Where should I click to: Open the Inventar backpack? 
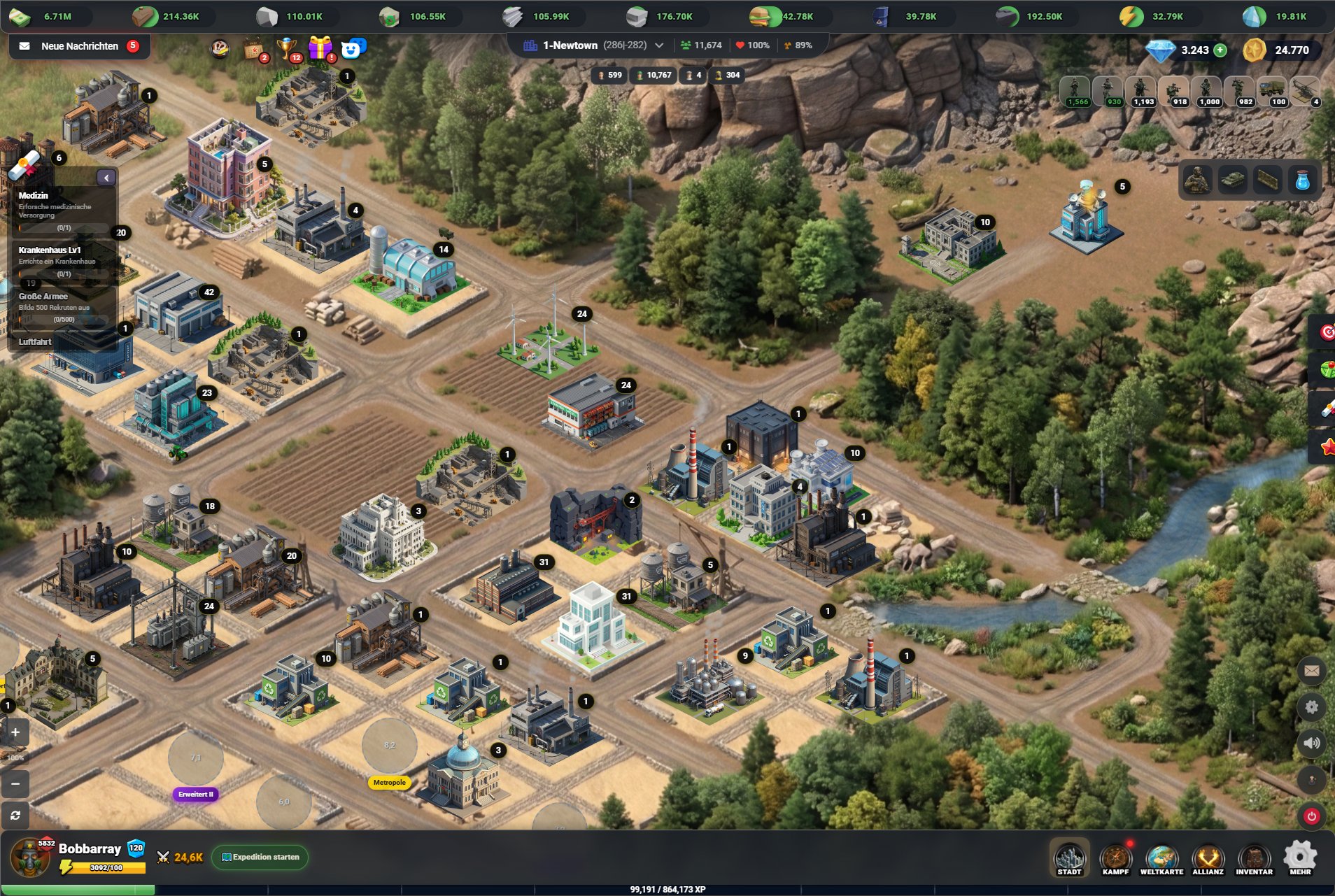click(x=1254, y=859)
